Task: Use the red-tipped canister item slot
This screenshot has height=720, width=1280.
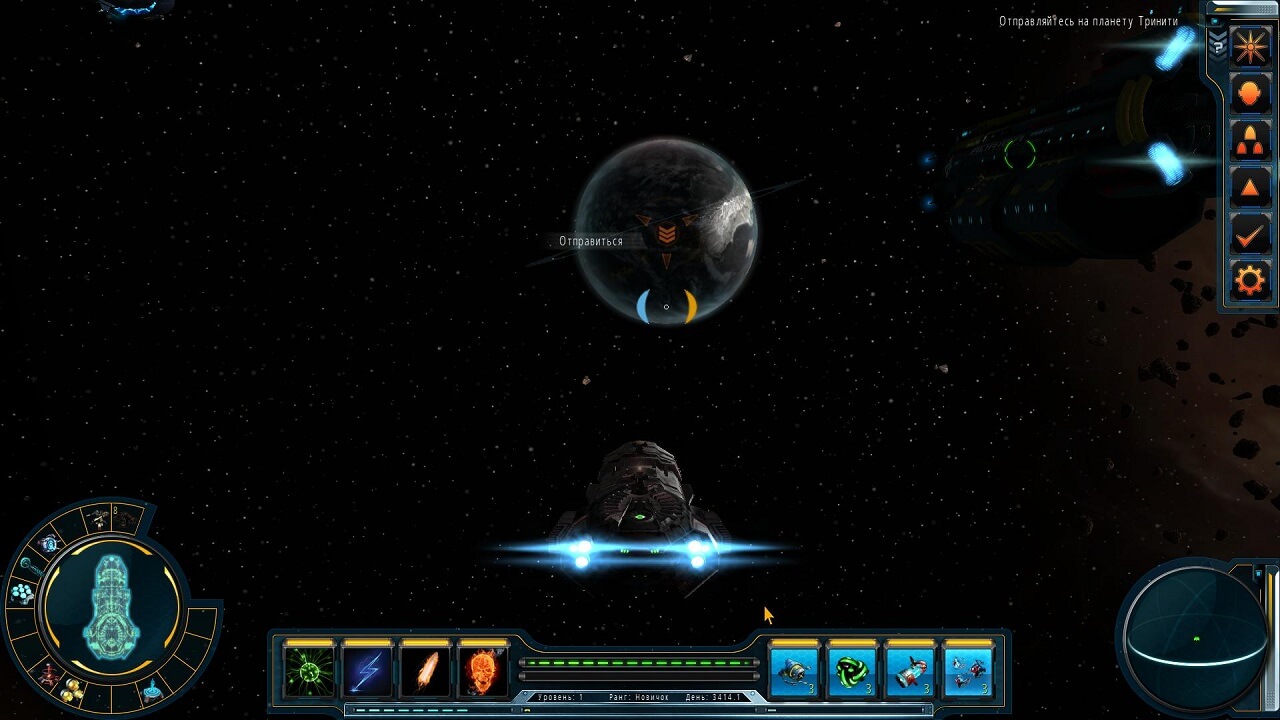Action: tap(911, 670)
